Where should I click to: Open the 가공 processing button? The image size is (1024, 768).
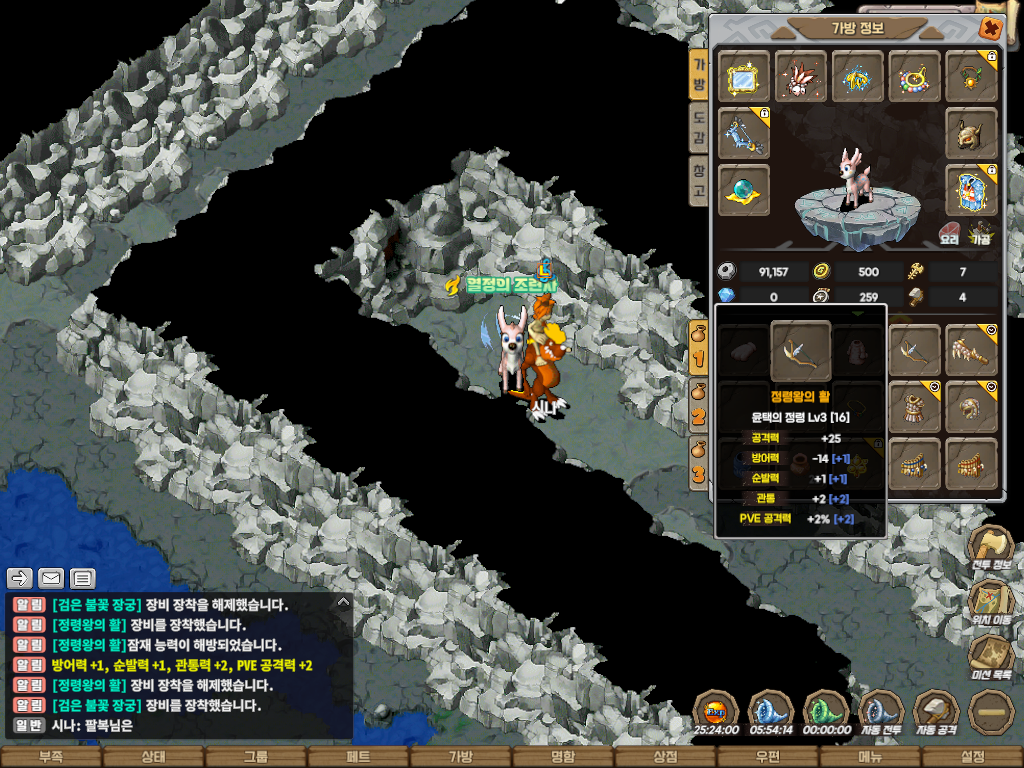(x=981, y=235)
